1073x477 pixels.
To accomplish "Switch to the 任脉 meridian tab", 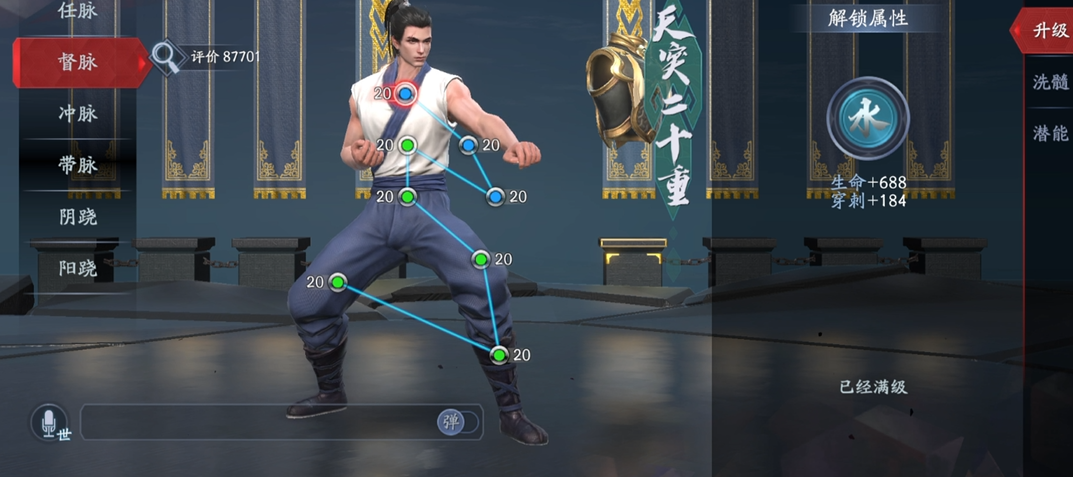I will coord(78,12).
